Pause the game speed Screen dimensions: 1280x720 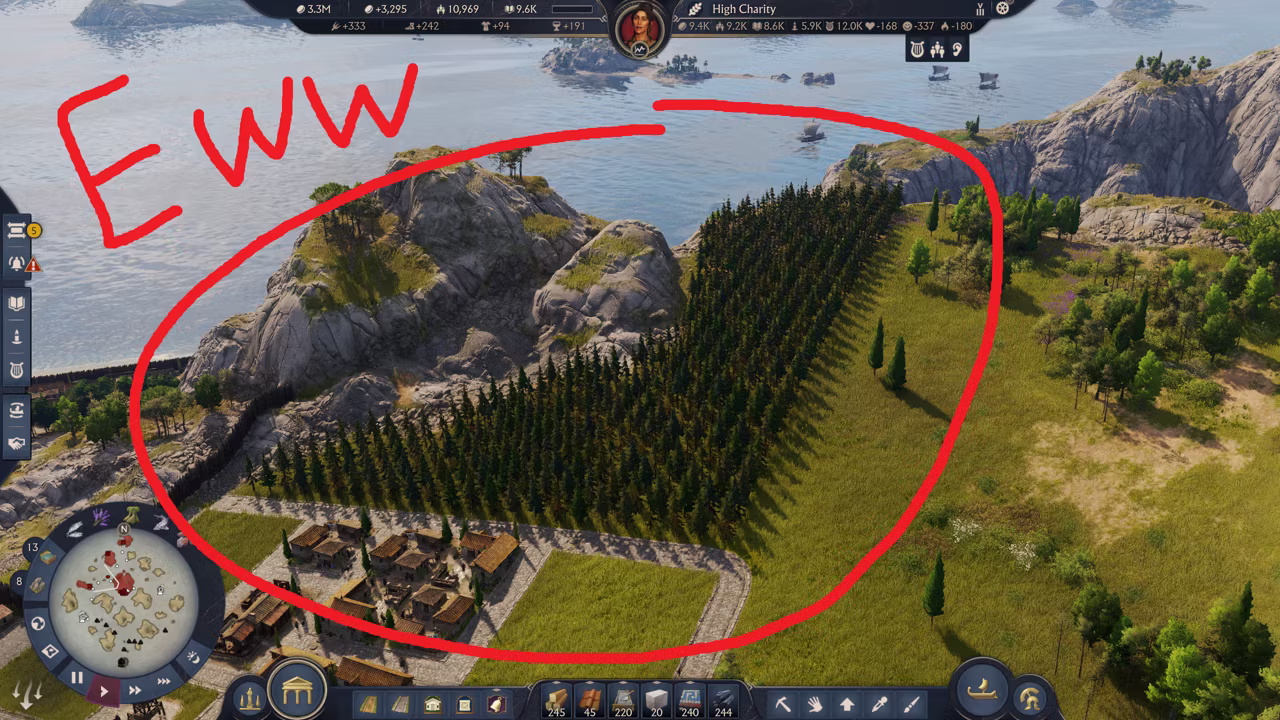[x=77, y=678]
